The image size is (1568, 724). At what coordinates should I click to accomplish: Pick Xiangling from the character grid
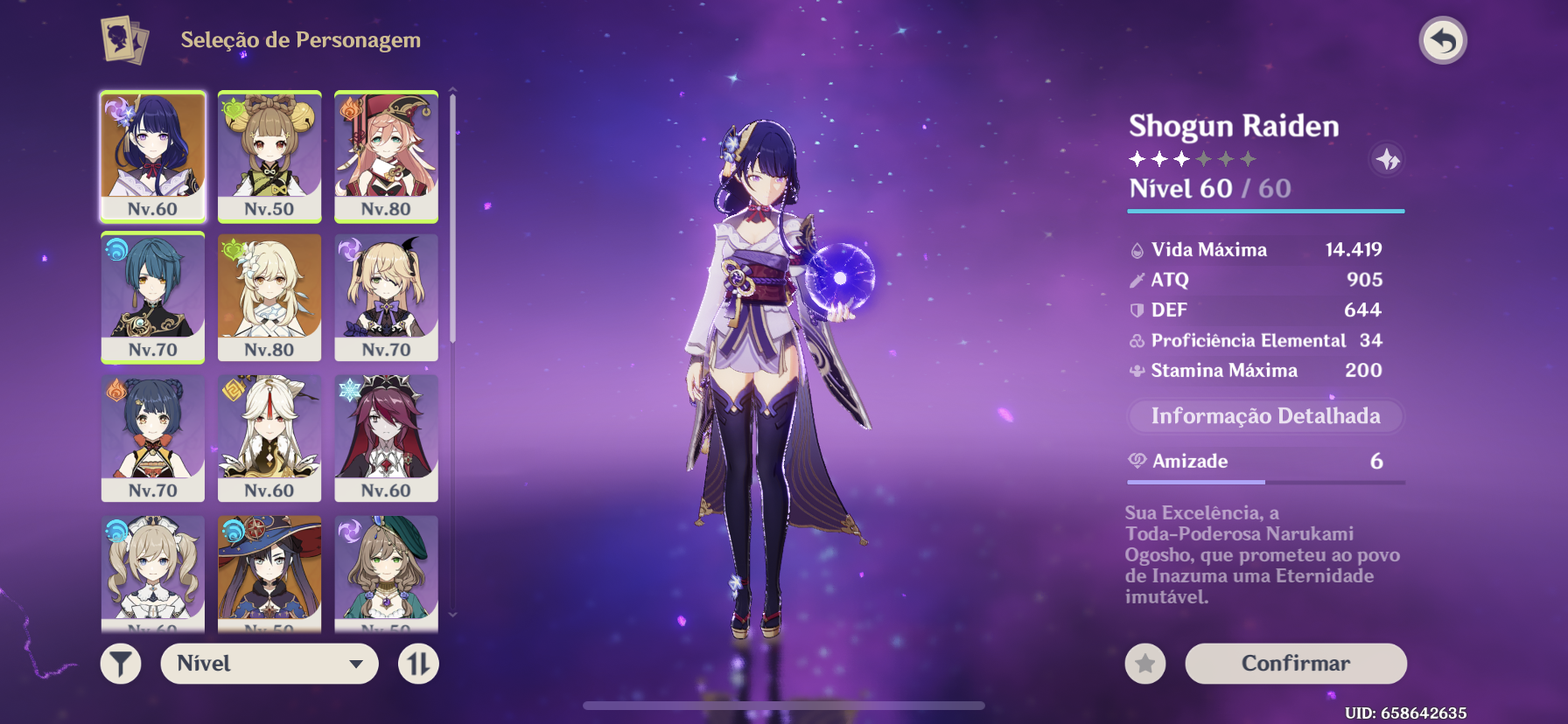coord(153,437)
